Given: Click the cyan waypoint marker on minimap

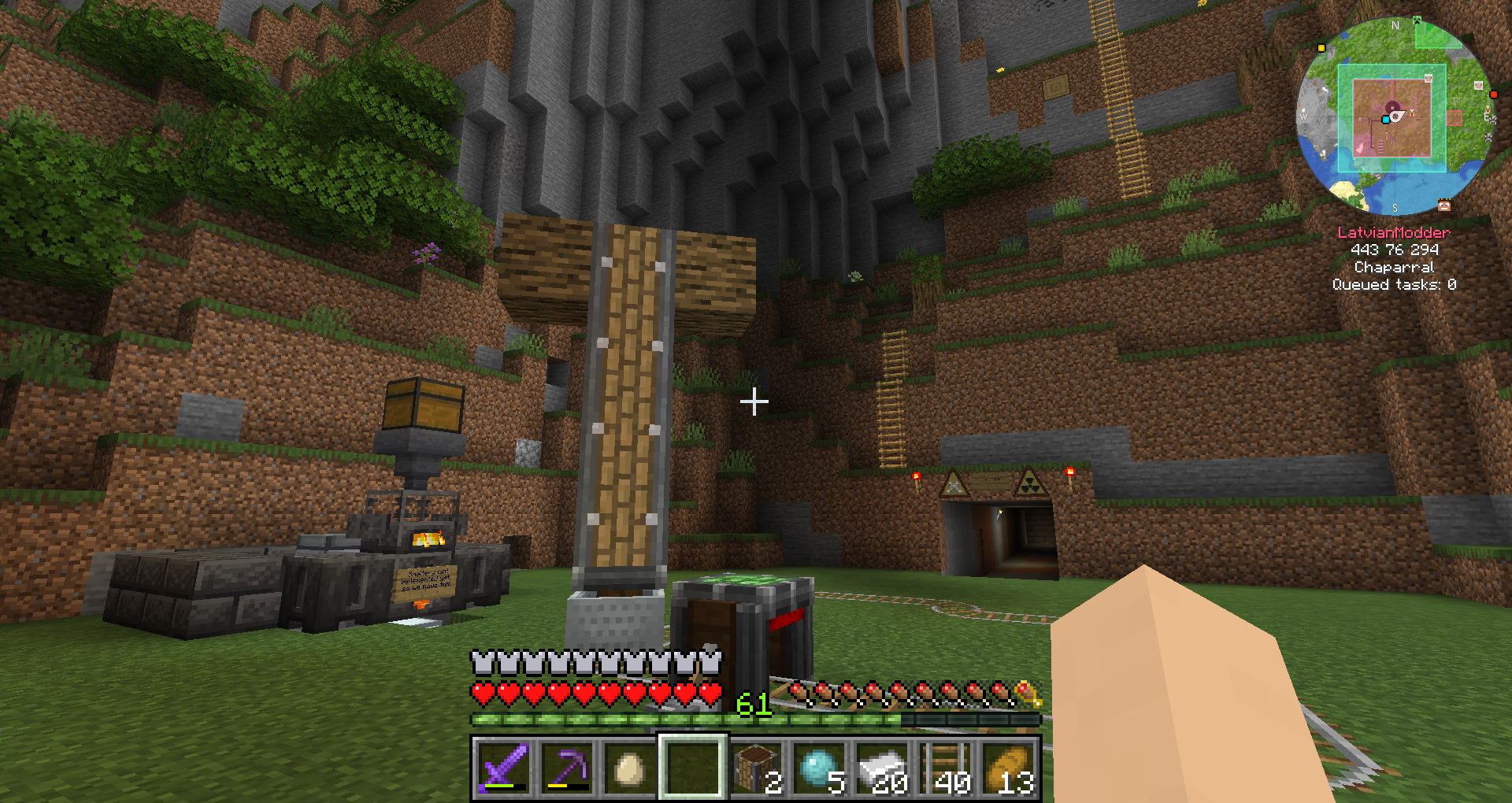Looking at the screenshot, I should point(1385,120).
